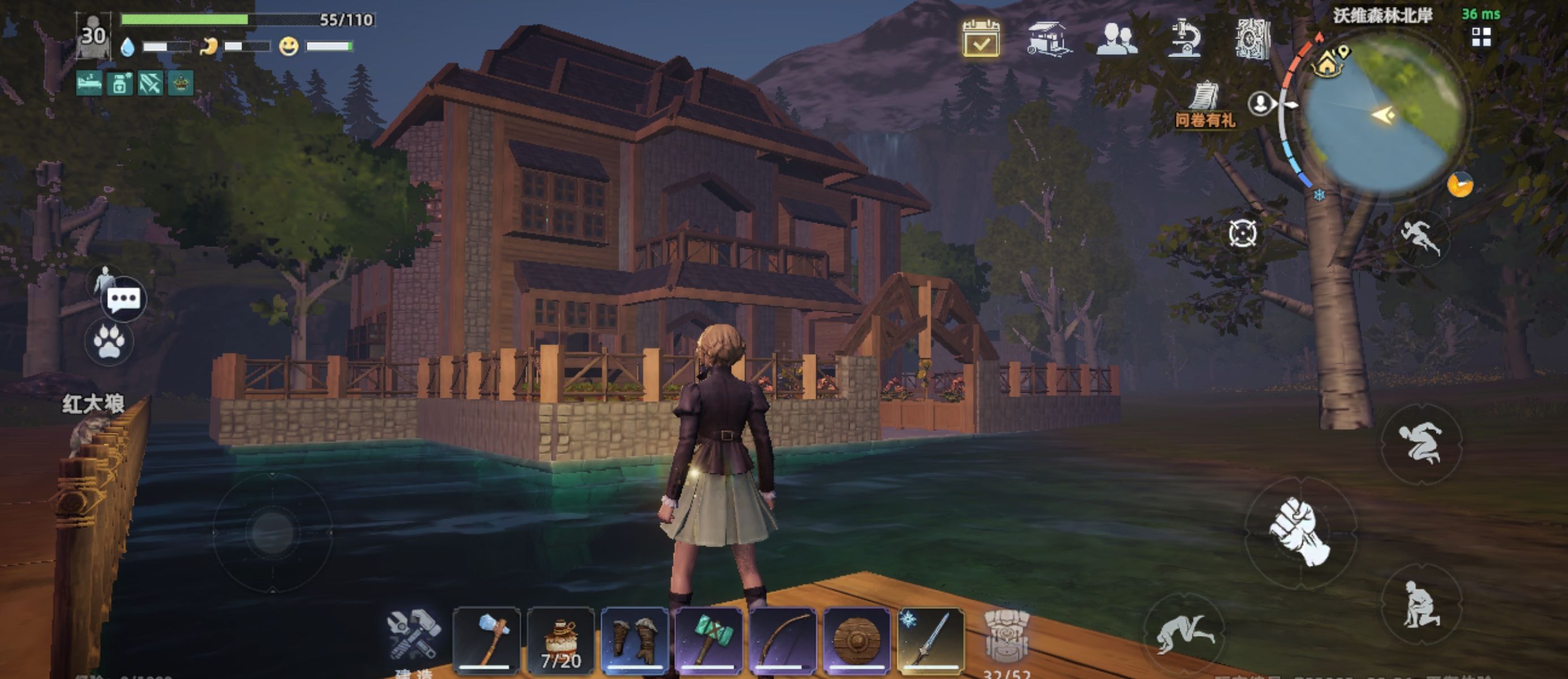
Task: Open the 问卷有礼 survey reward
Action: pyautogui.click(x=1205, y=105)
